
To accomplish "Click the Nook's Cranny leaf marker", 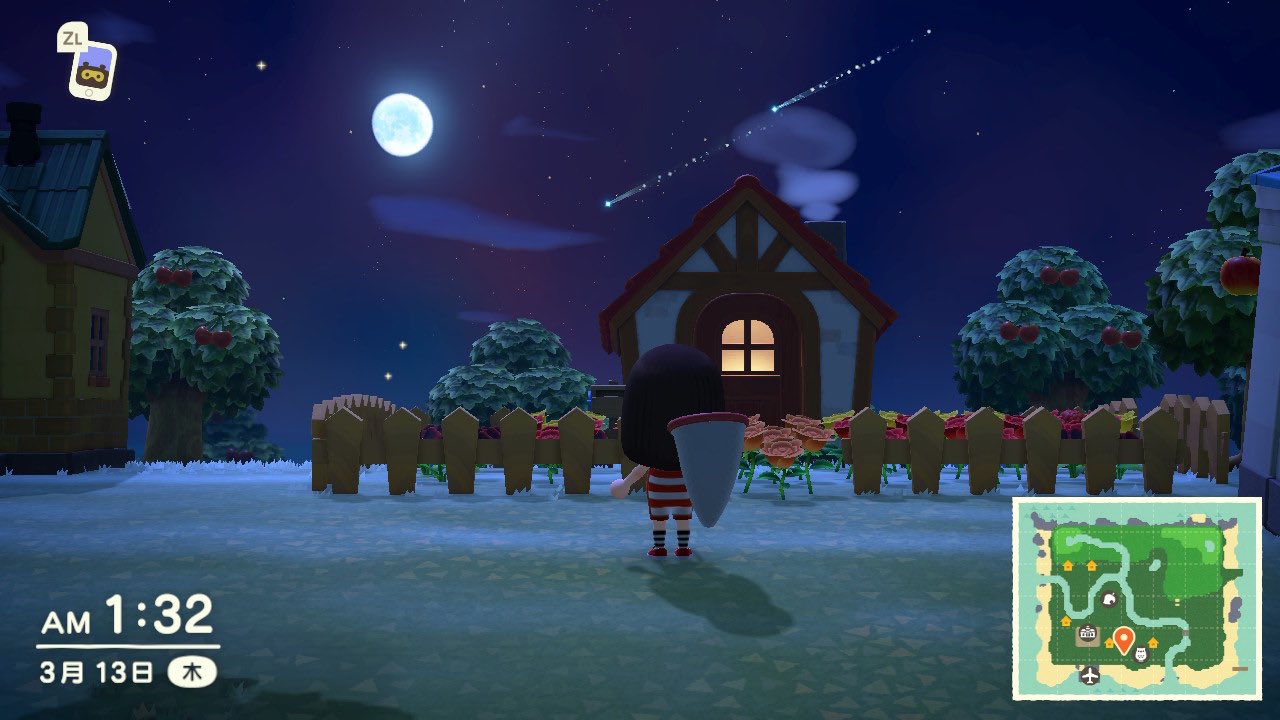I will pos(1109,601).
